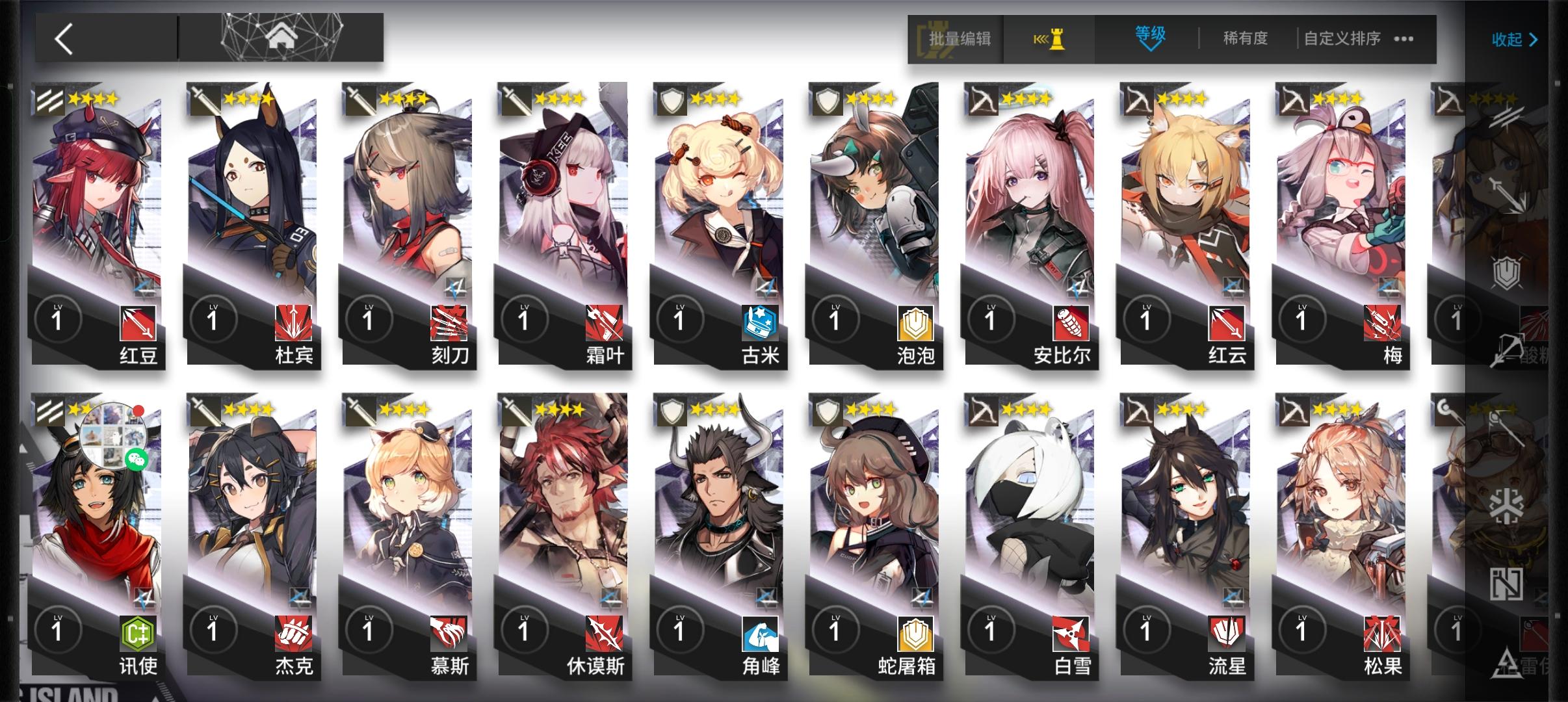
Task: Switch sorting to the 稀有度 rarity option
Action: [1244, 38]
